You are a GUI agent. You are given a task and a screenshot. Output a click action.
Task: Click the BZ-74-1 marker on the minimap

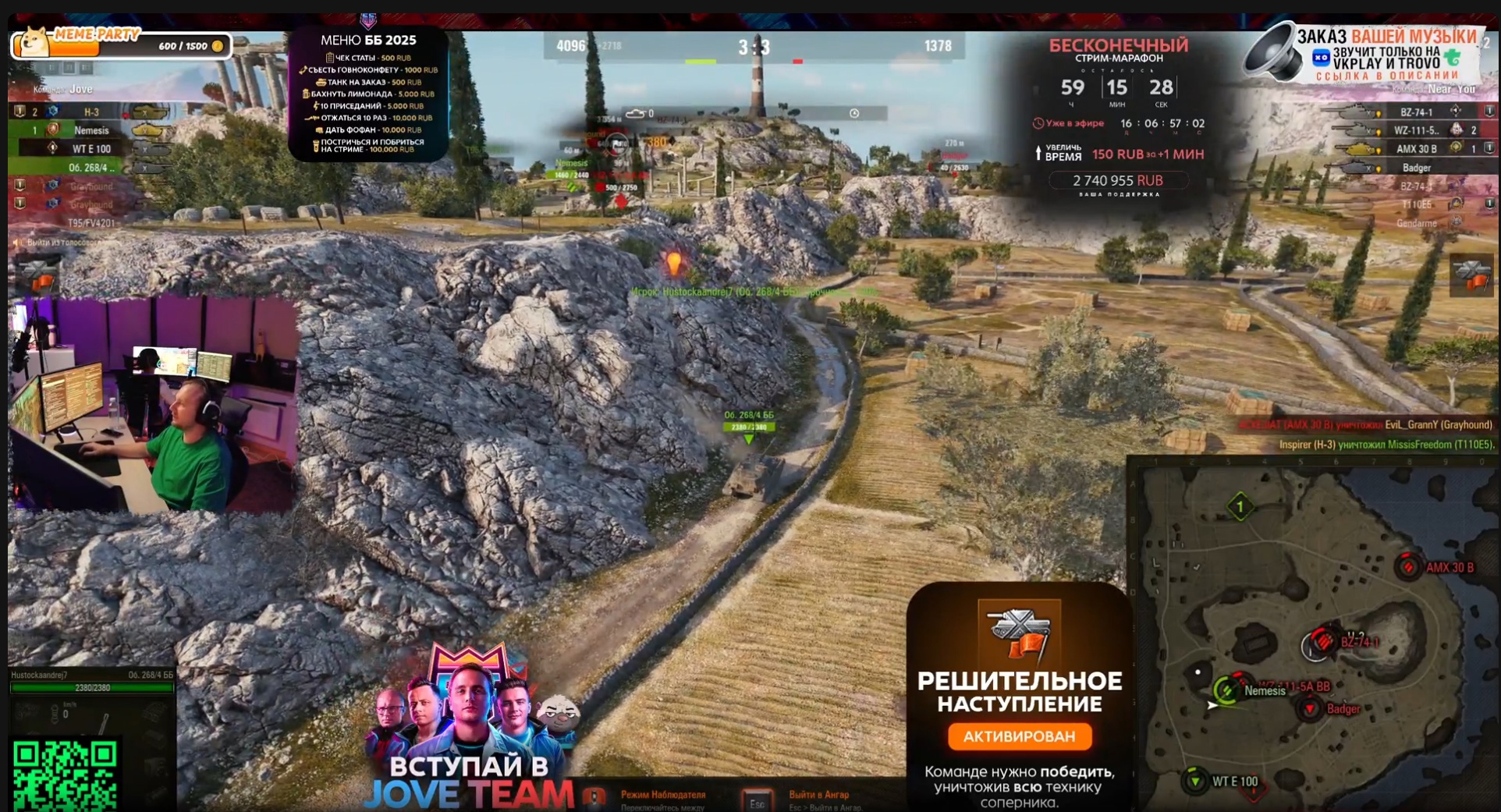(x=1322, y=642)
